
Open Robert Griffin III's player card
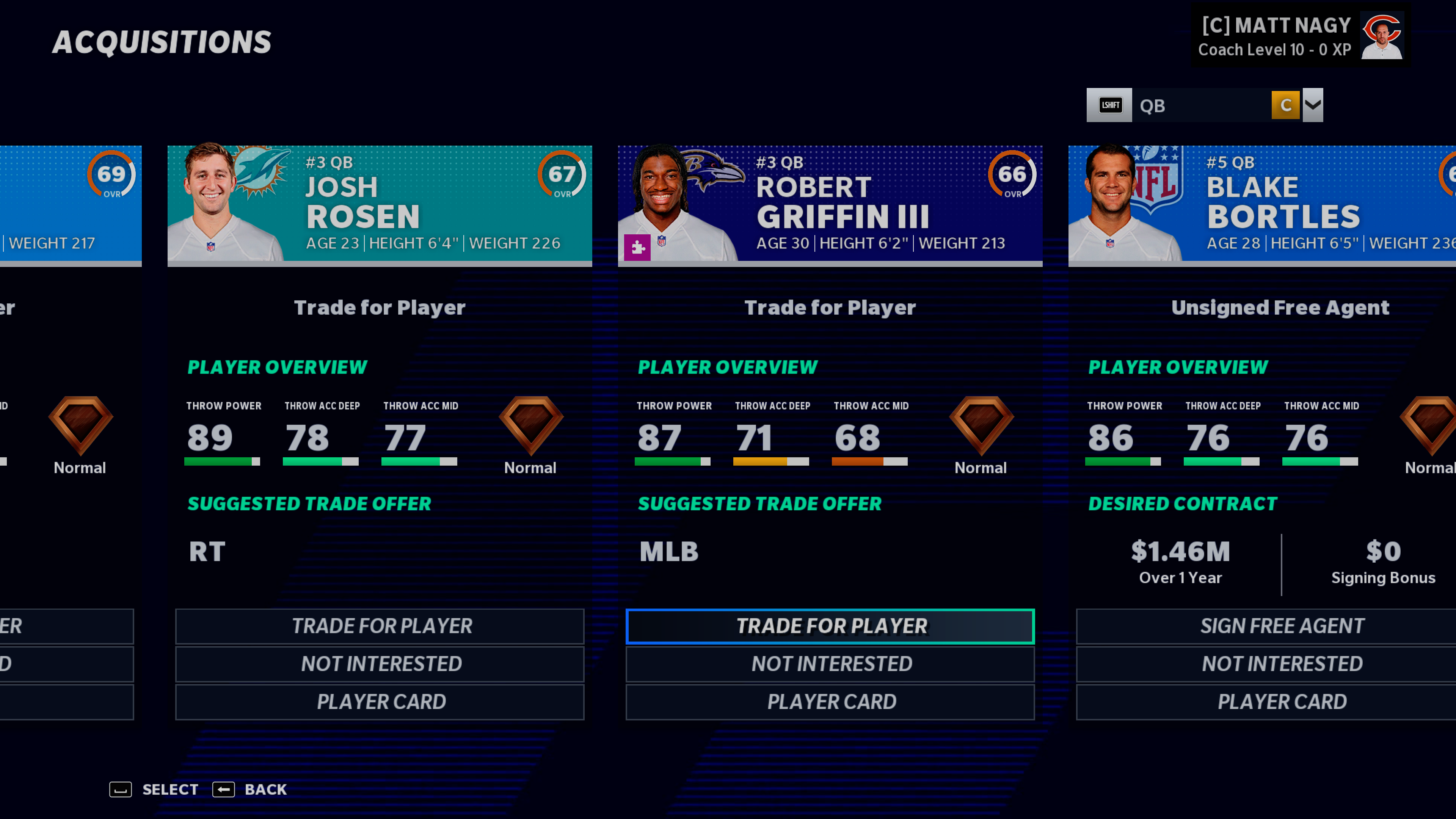pos(830,701)
